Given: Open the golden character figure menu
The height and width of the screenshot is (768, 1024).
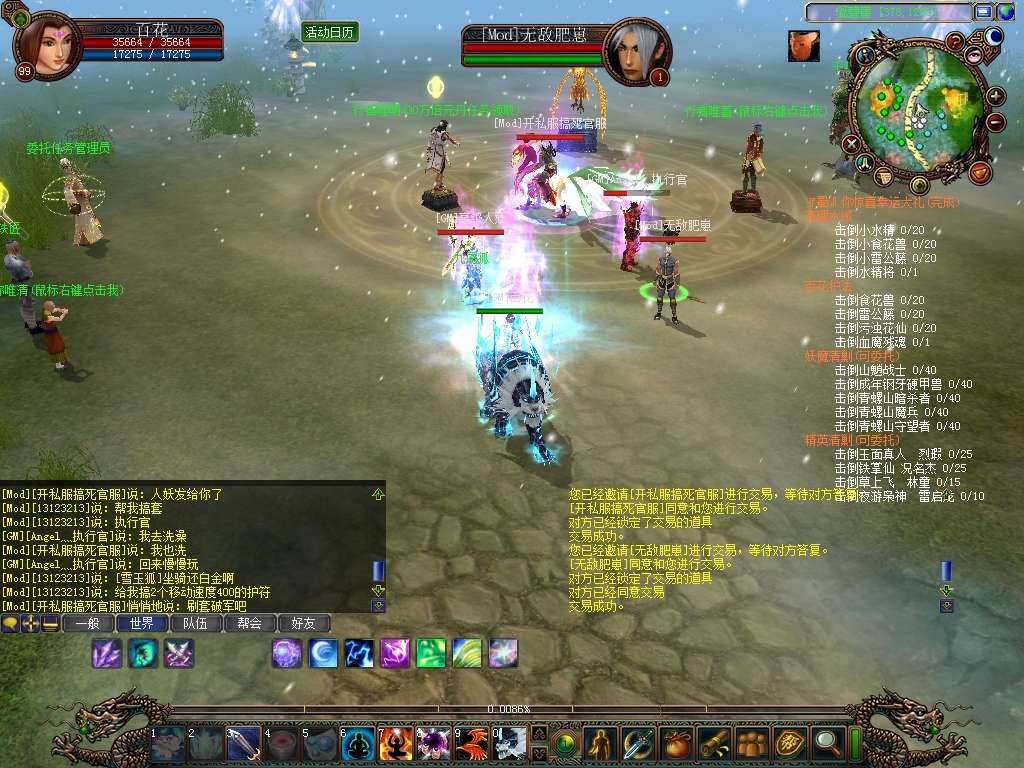Looking at the screenshot, I should (x=599, y=742).
